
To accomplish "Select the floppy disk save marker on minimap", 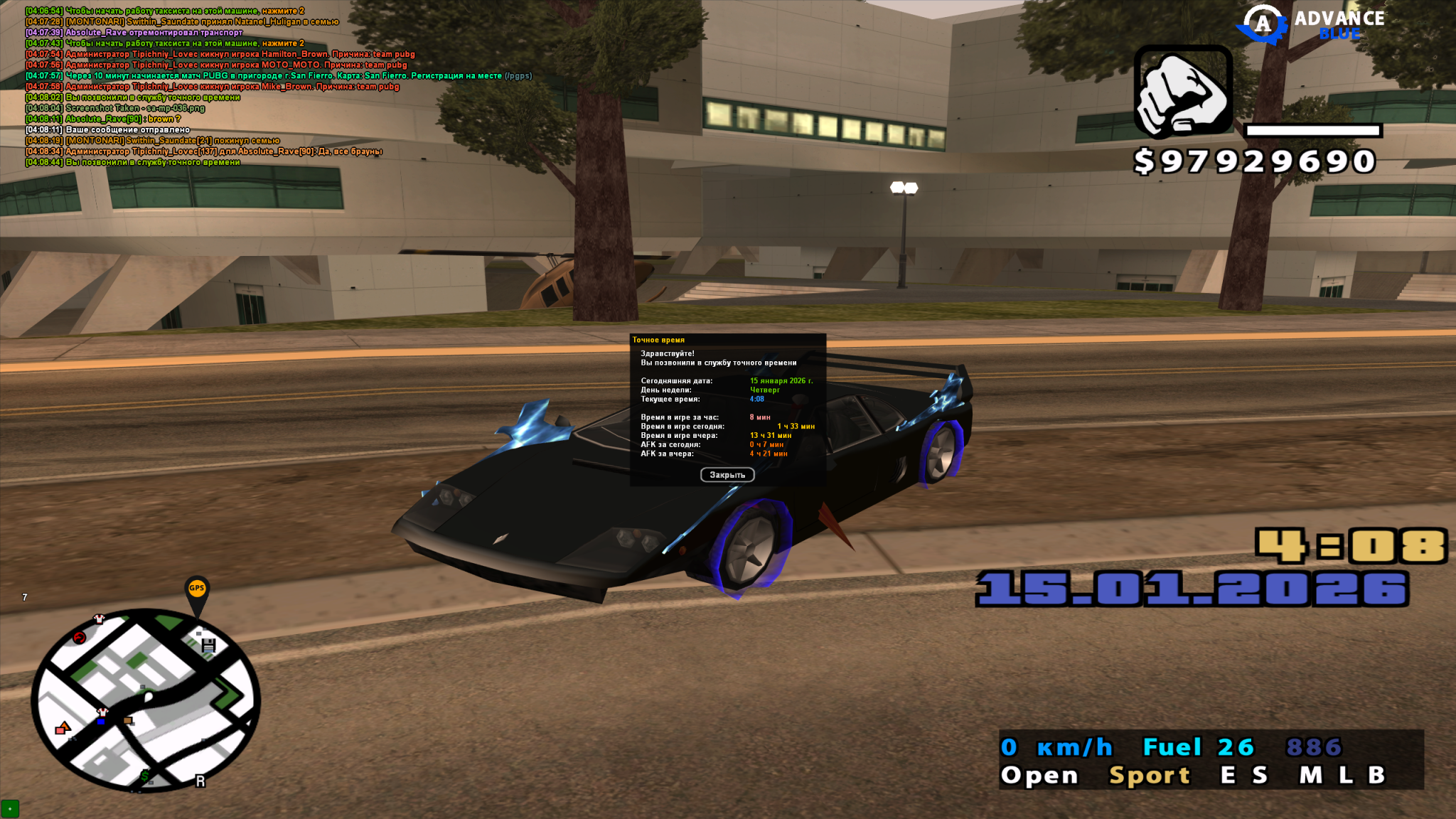I will pyautogui.click(x=208, y=645).
